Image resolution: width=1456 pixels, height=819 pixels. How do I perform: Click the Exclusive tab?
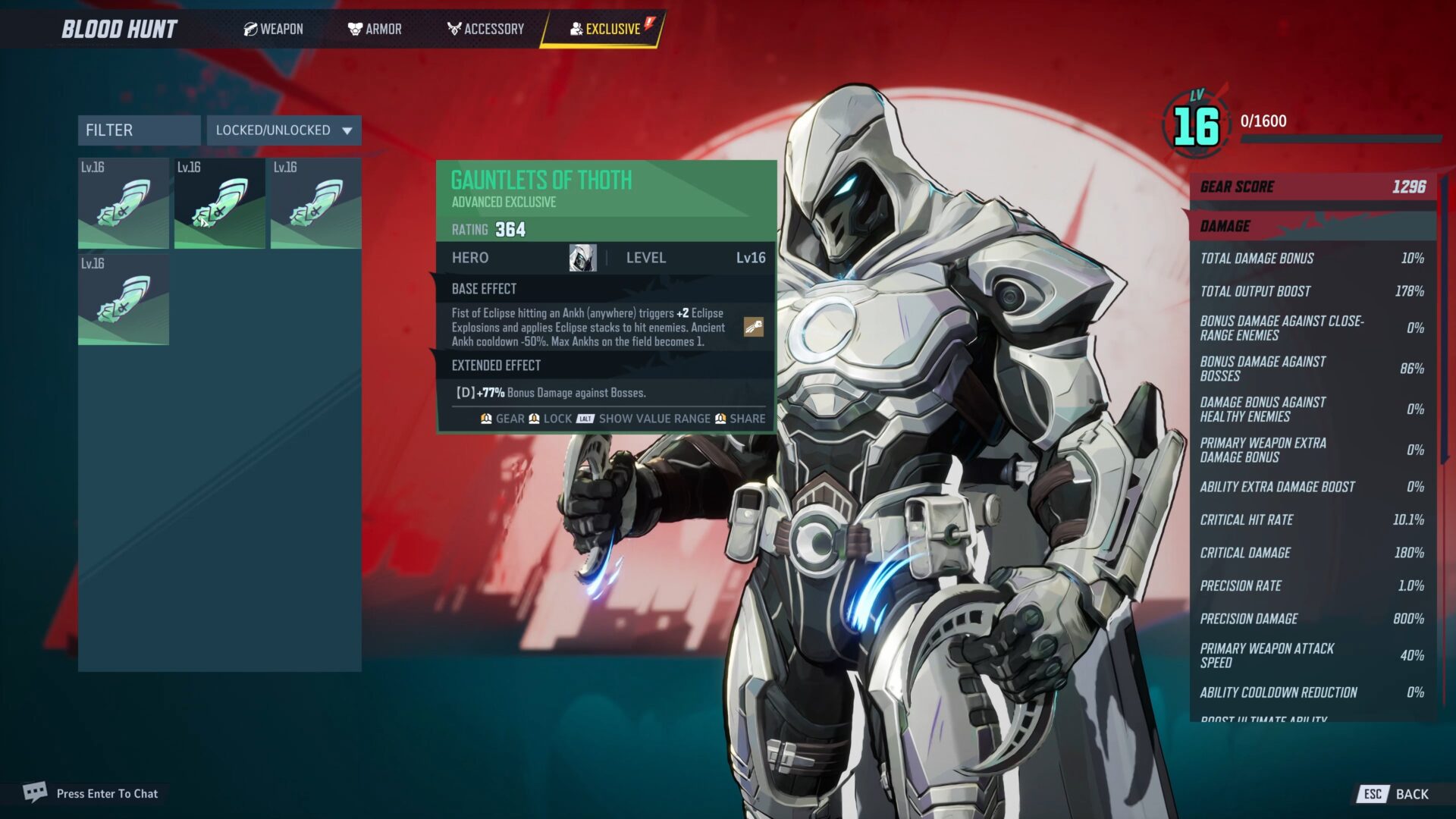point(605,29)
